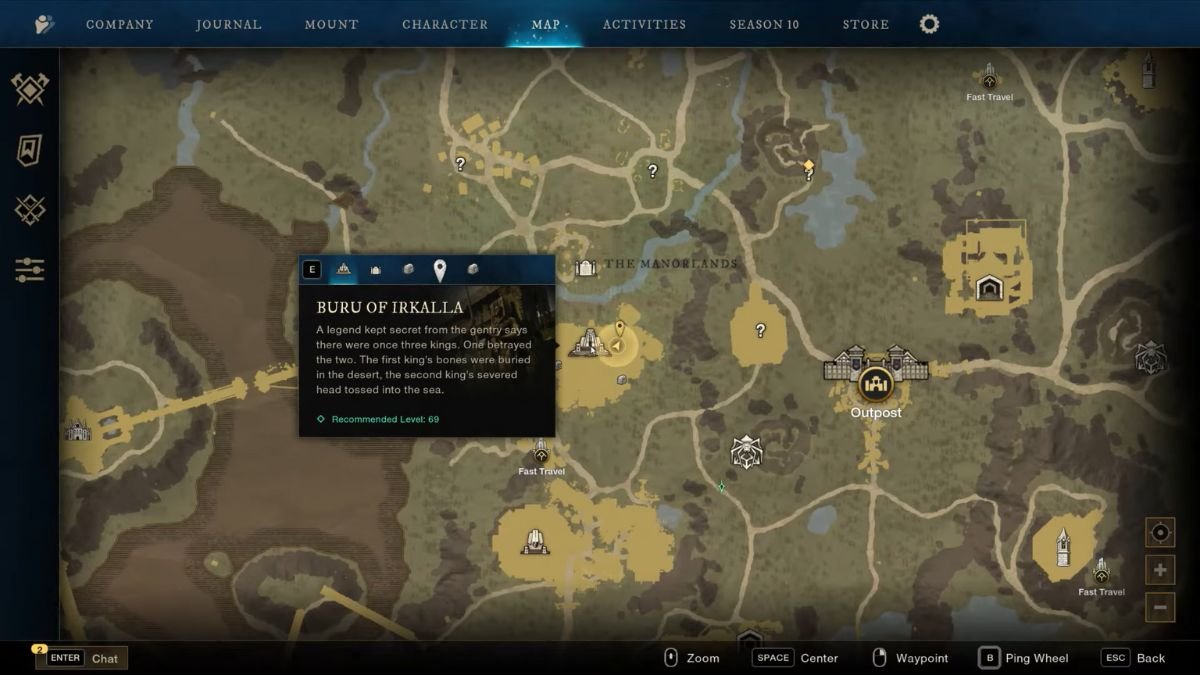Viewport: 1200px width, 675px height.
Task: Open the crossed axes panel in sidebar
Action: pyautogui.click(x=30, y=89)
